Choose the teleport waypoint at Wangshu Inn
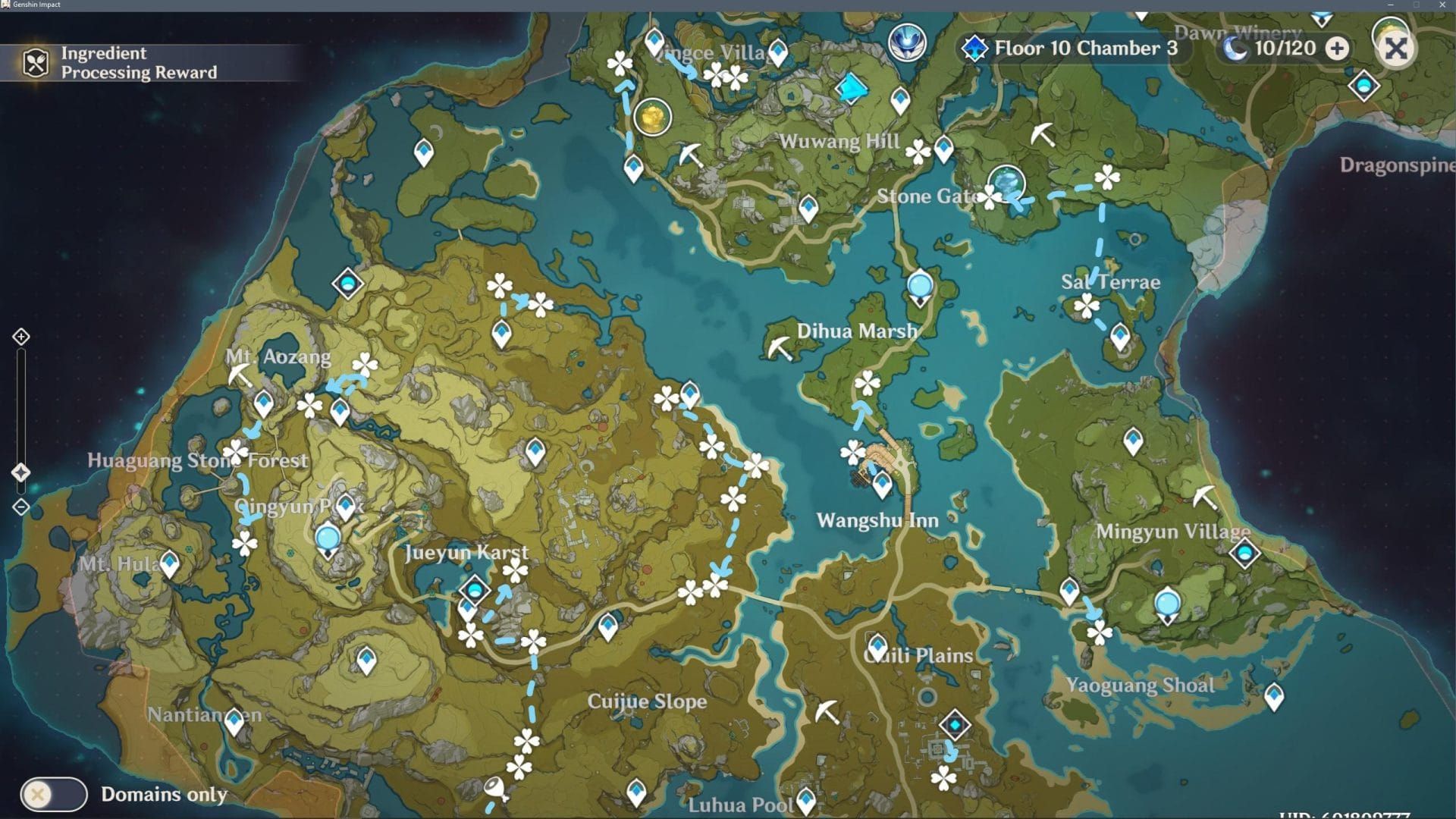Viewport: 1456px width, 819px height. tap(882, 484)
